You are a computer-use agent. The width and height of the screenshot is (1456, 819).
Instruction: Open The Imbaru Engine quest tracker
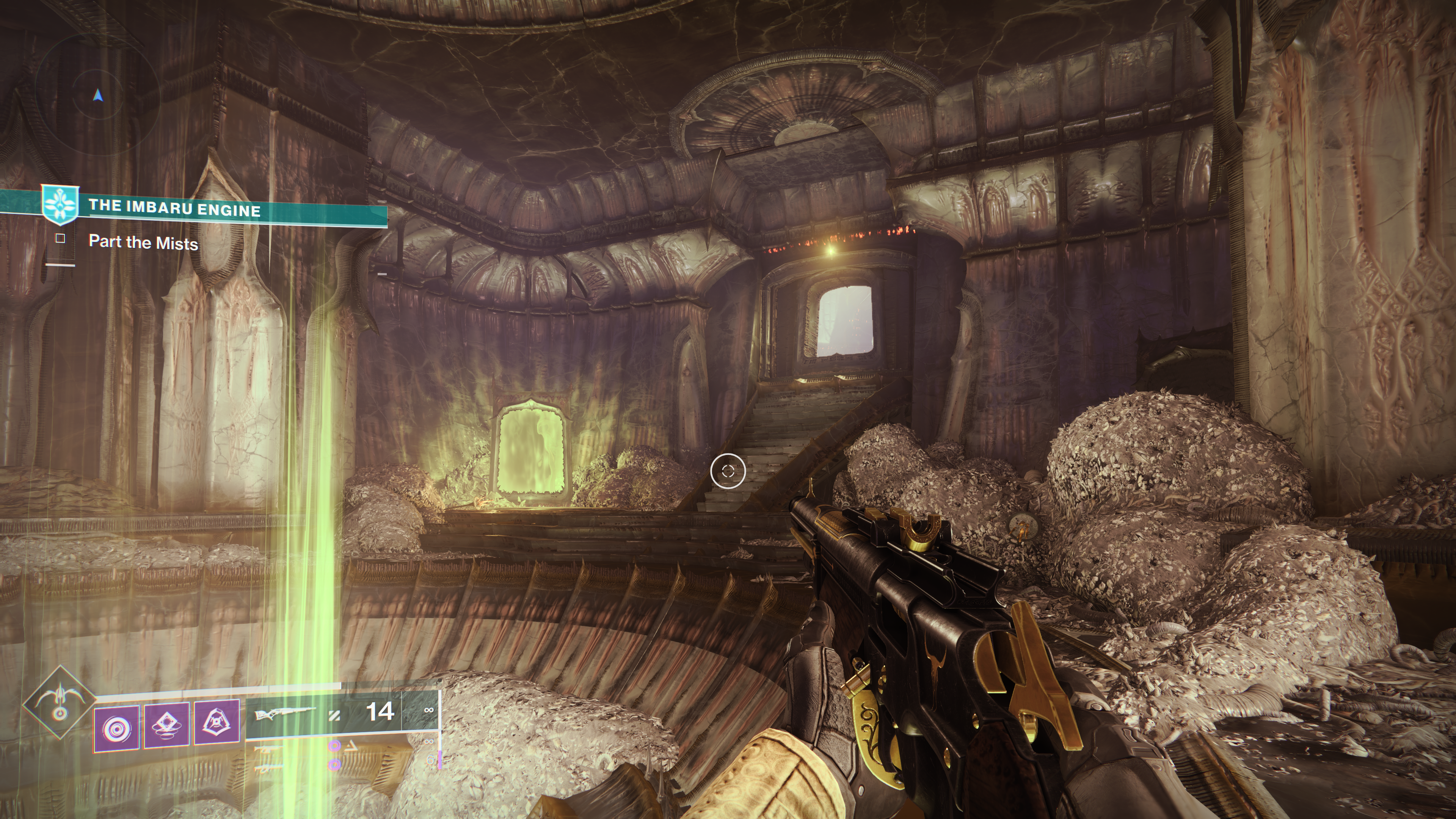point(174,209)
